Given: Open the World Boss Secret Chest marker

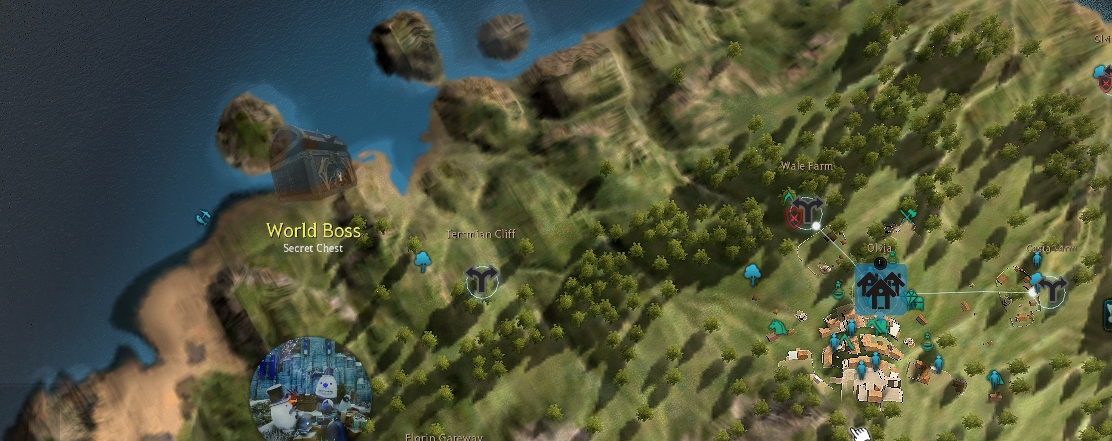Looking at the screenshot, I should [x=313, y=164].
